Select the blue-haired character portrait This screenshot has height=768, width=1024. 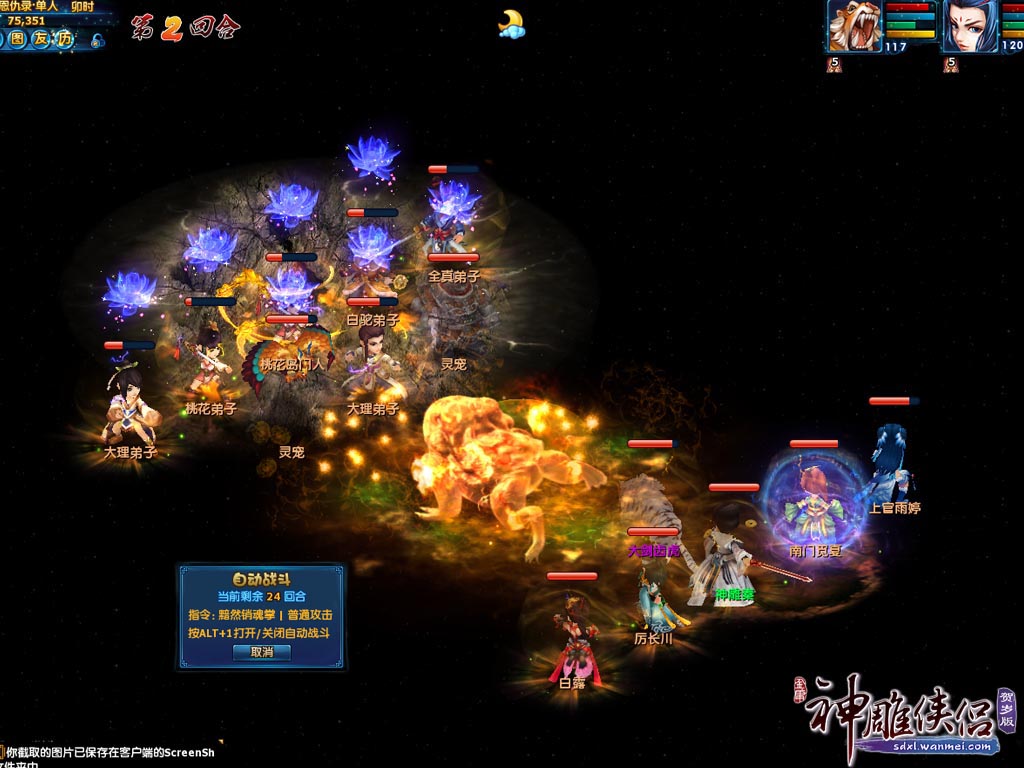click(969, 27)
